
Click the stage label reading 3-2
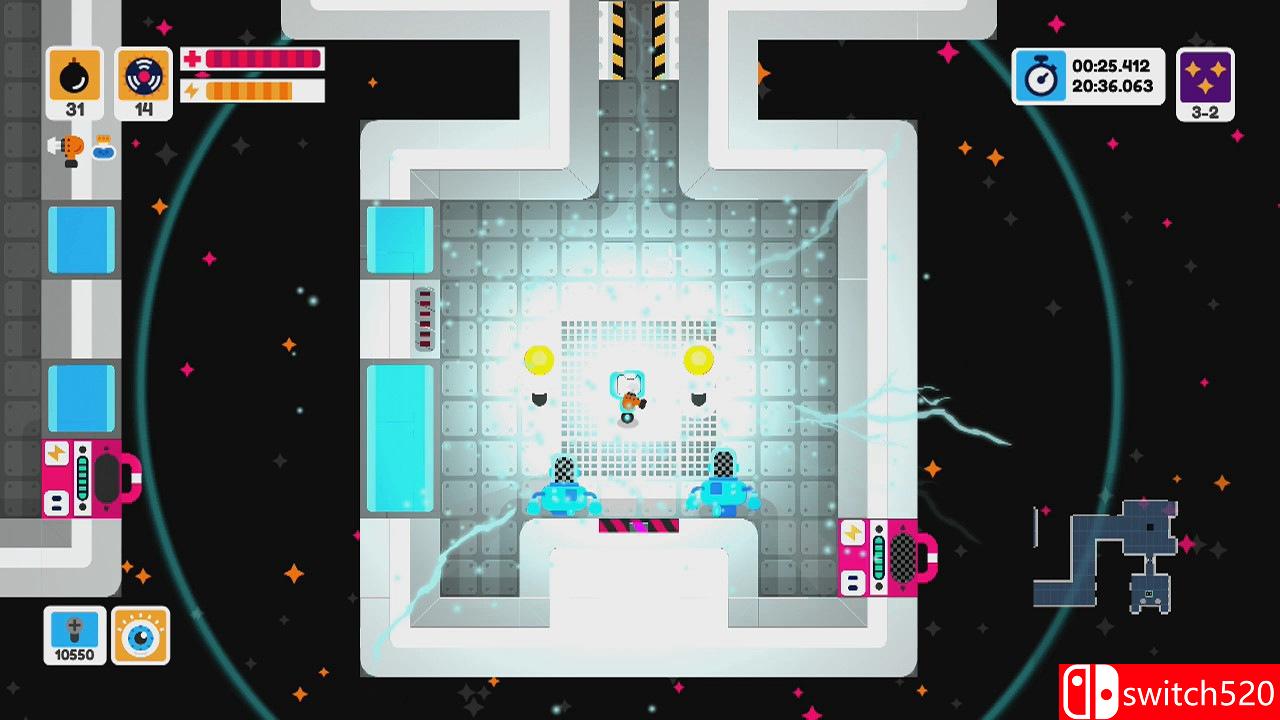(x=1204, y=112)
